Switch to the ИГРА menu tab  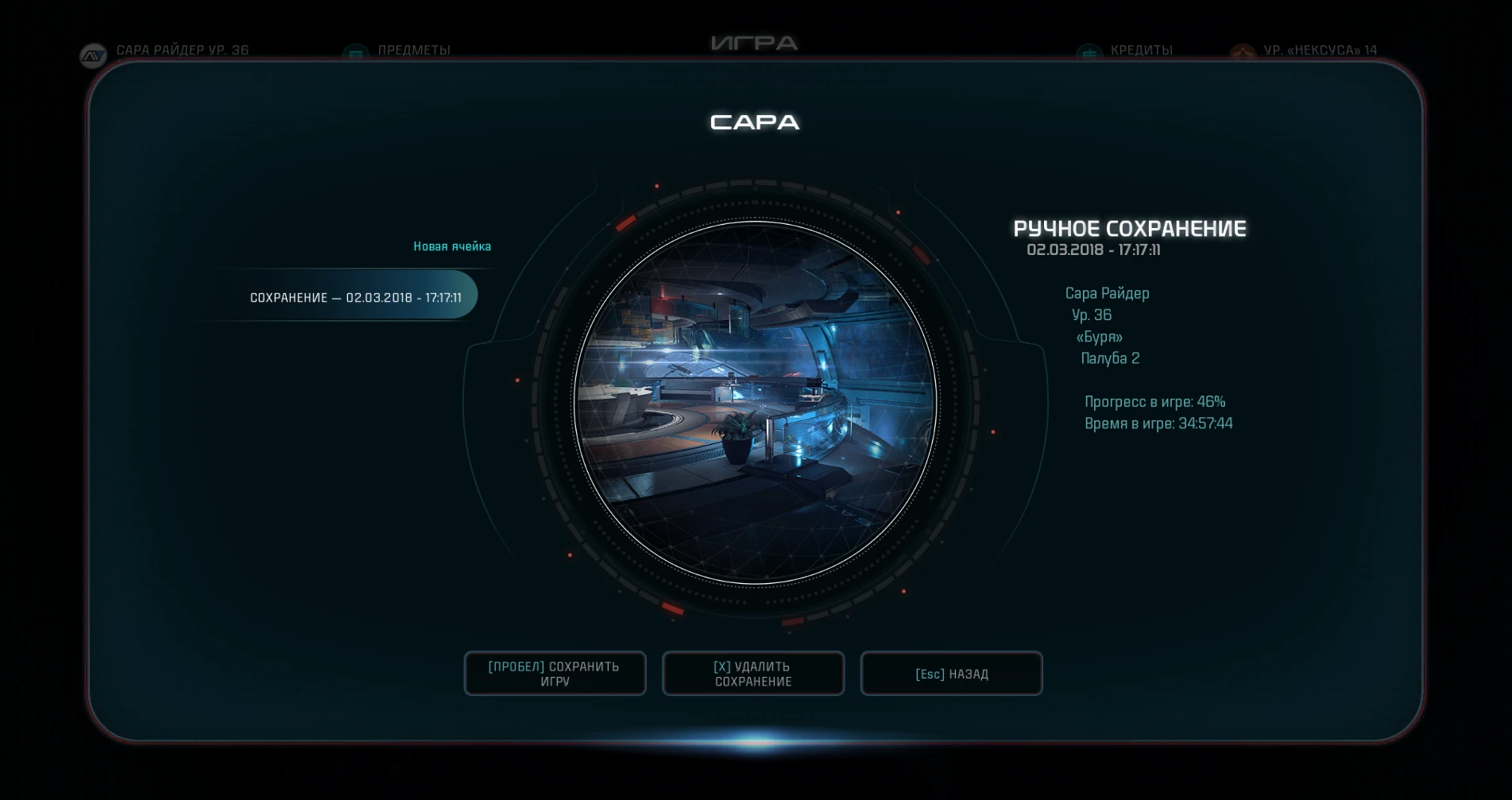coord(755,44)
